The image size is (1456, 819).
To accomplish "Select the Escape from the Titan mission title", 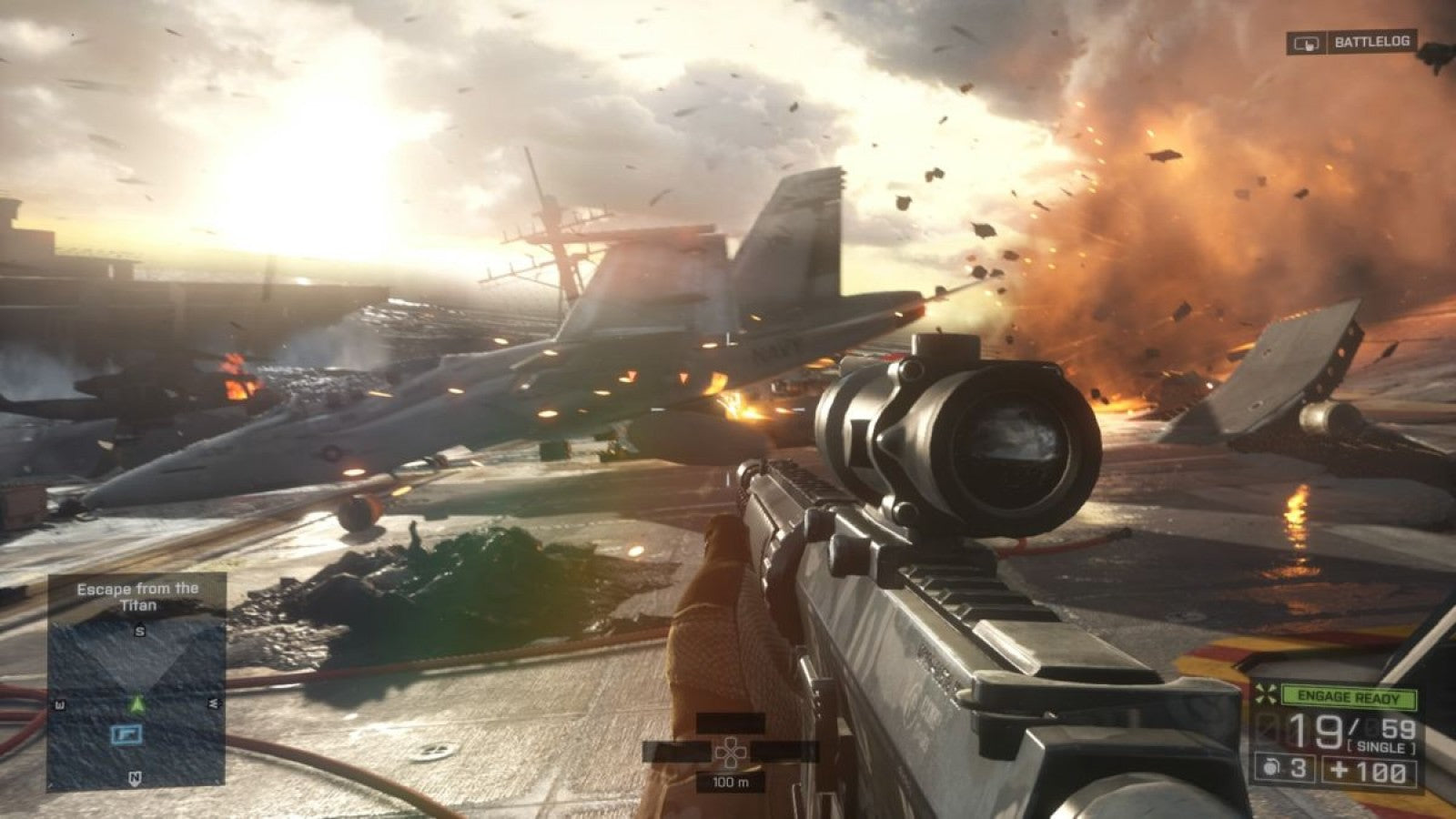I will [138, 598].
